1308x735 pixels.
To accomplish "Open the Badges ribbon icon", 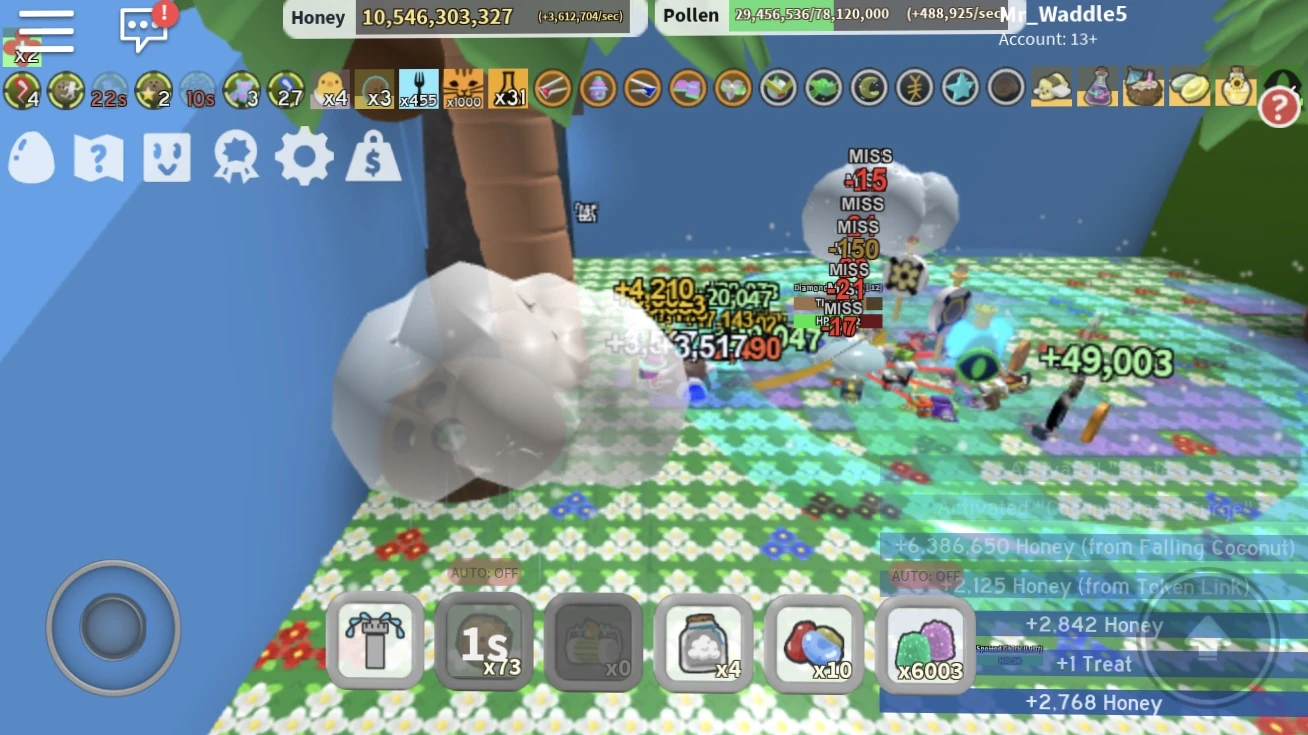I will click(235, 158).
